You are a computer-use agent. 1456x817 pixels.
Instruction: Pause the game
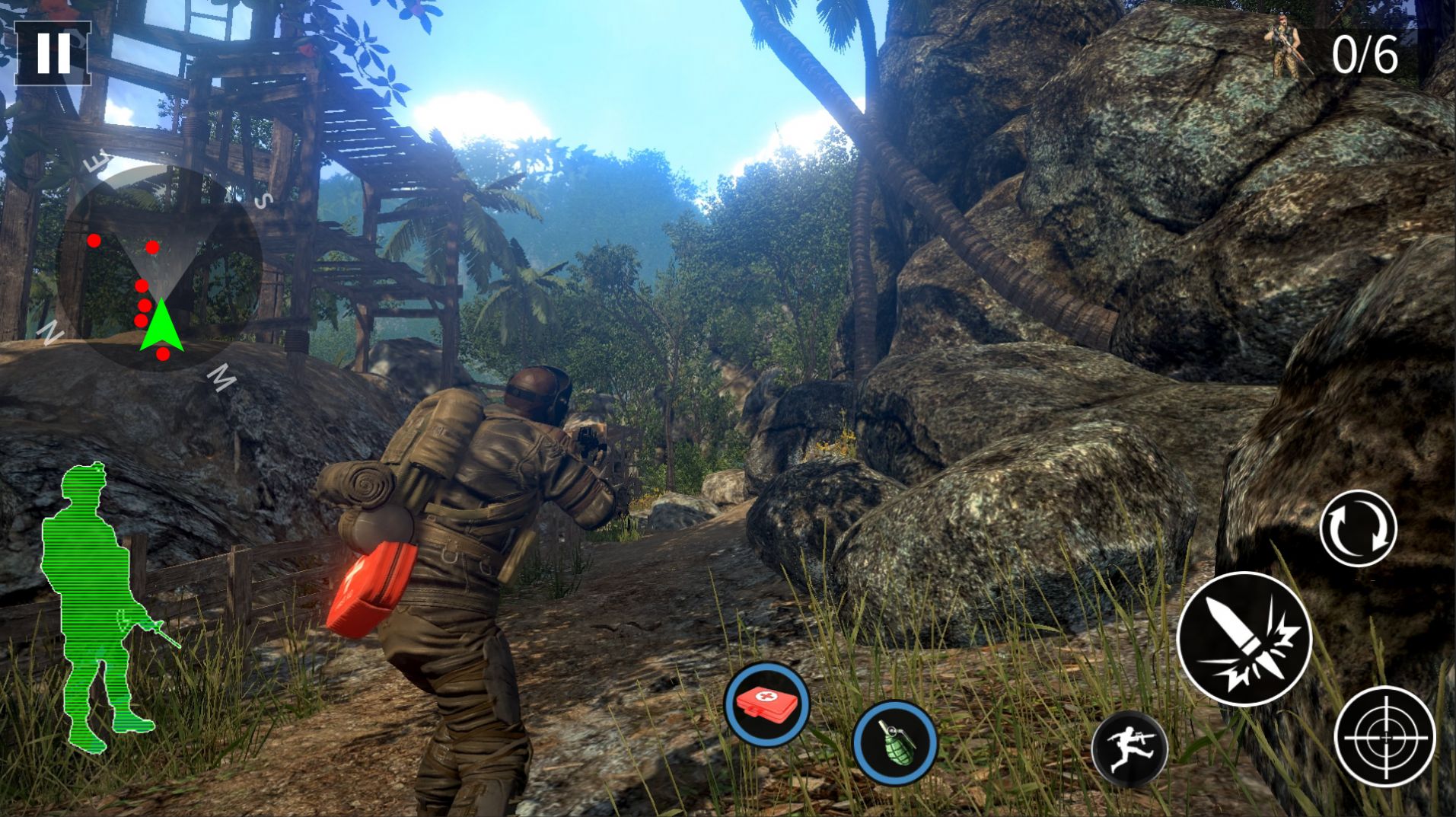(53, 53)
